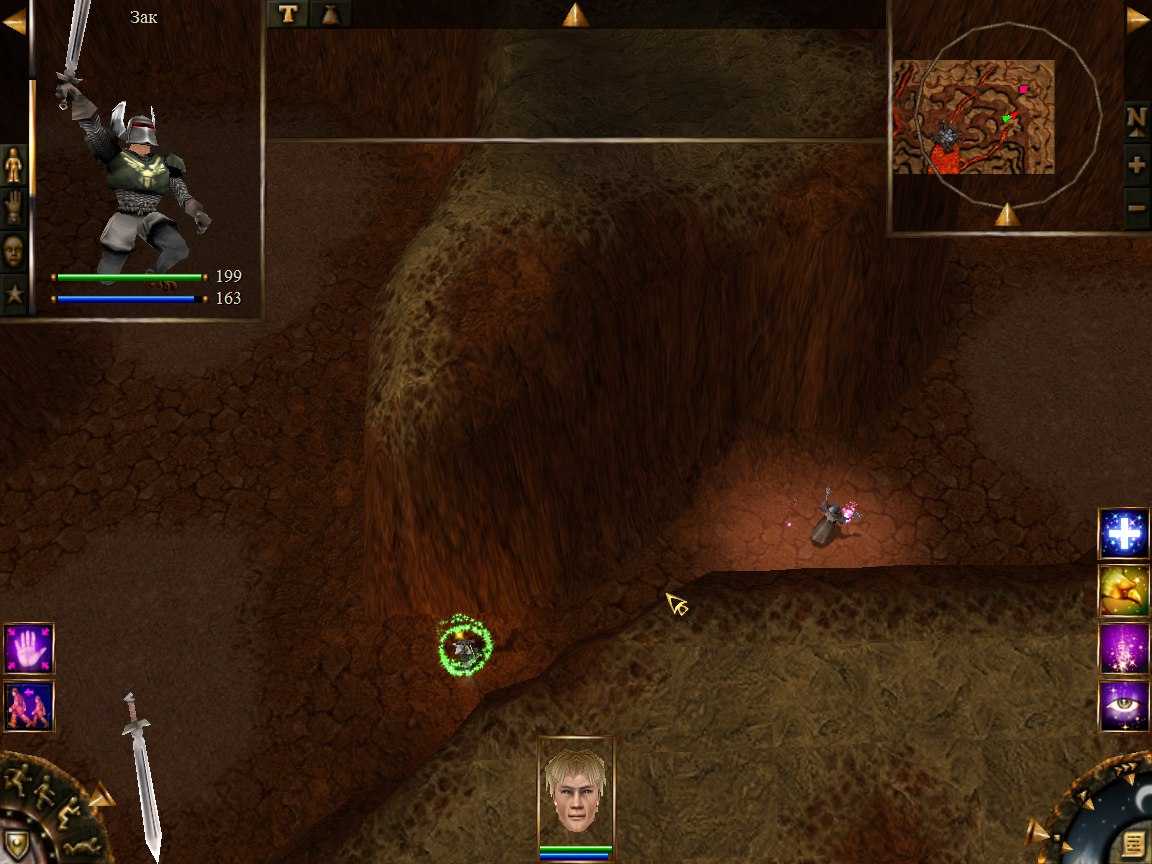The width and height of the screenshot is (1152, 864).
Task: Select the purple sparkle spell icon
Action: tap(1124, 648)
